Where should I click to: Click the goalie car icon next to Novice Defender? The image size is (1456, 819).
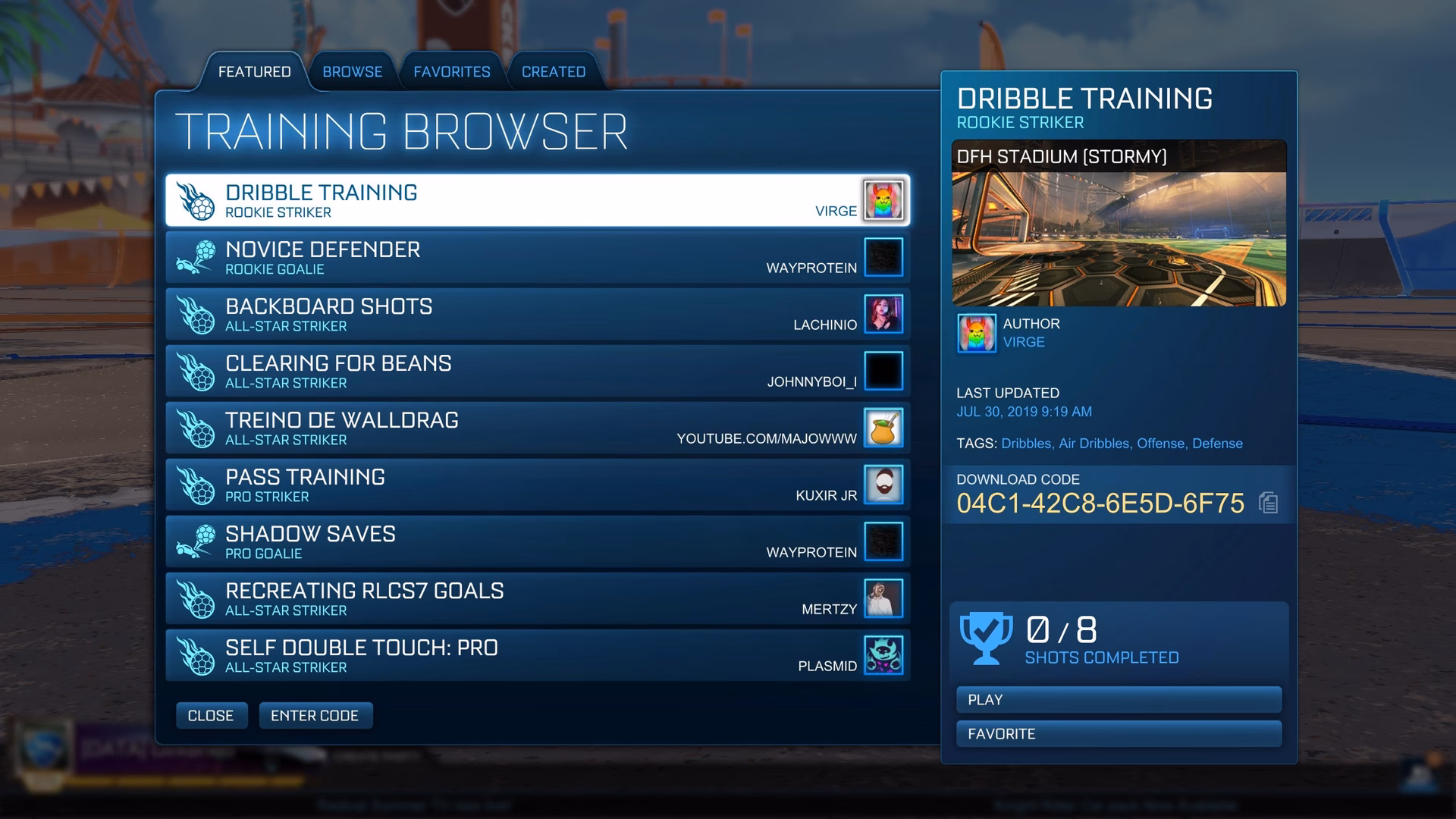pyautogui.click(x=197, y=256)
